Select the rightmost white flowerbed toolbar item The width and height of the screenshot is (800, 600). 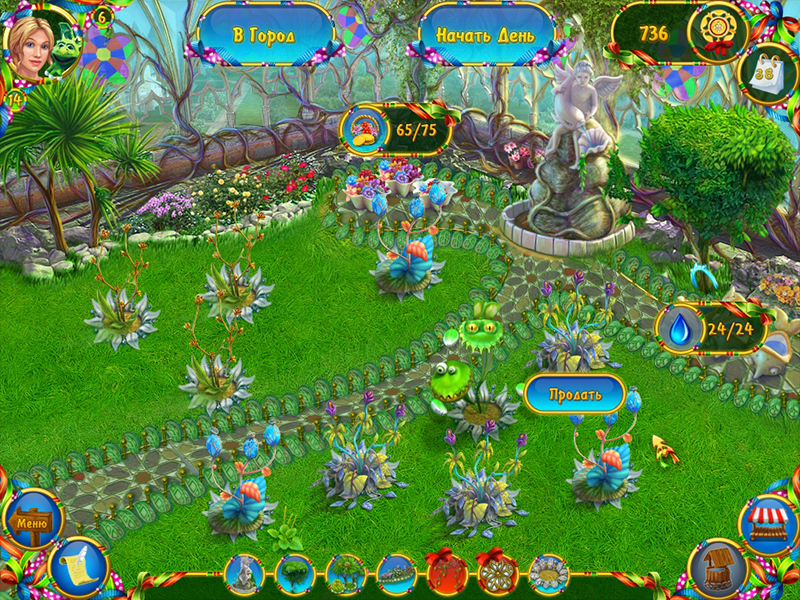pos(548,575)
